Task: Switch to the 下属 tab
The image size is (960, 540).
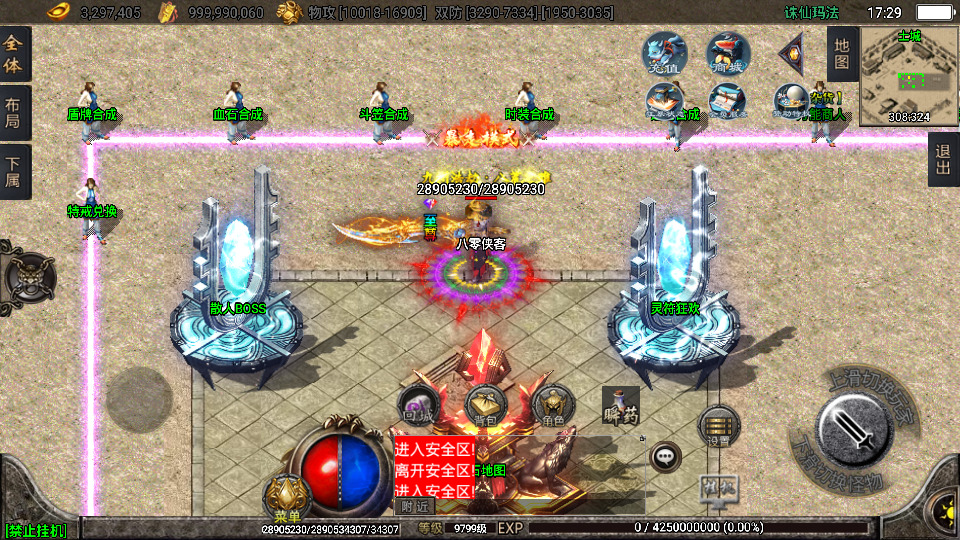Action: pyautogui.click(x=14, y=172)
